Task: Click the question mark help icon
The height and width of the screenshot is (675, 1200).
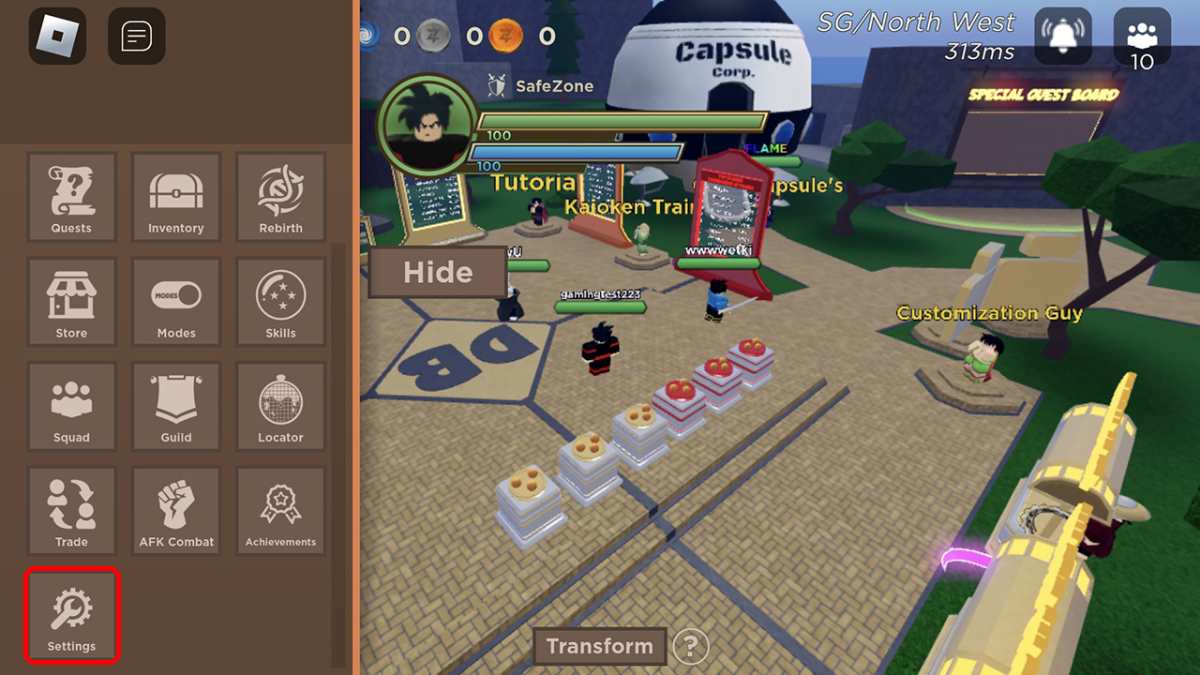Action: (690, 647)
